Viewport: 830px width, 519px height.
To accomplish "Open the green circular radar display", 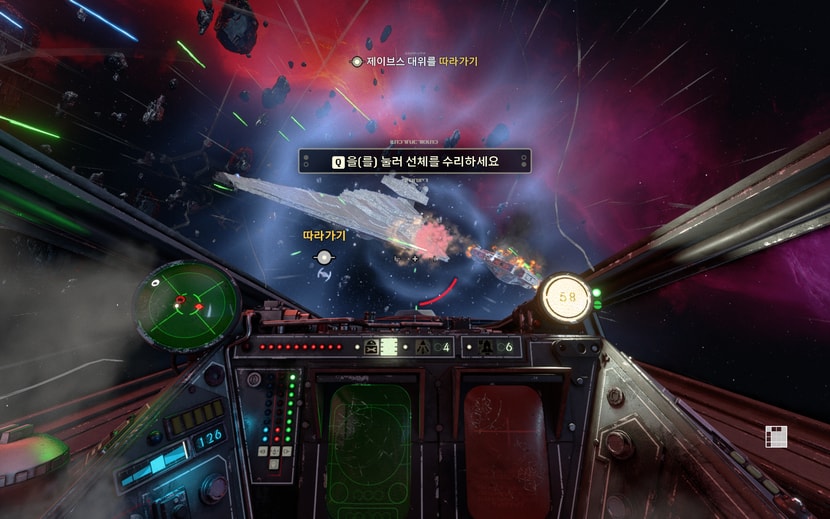I will [x=188, y=297].
